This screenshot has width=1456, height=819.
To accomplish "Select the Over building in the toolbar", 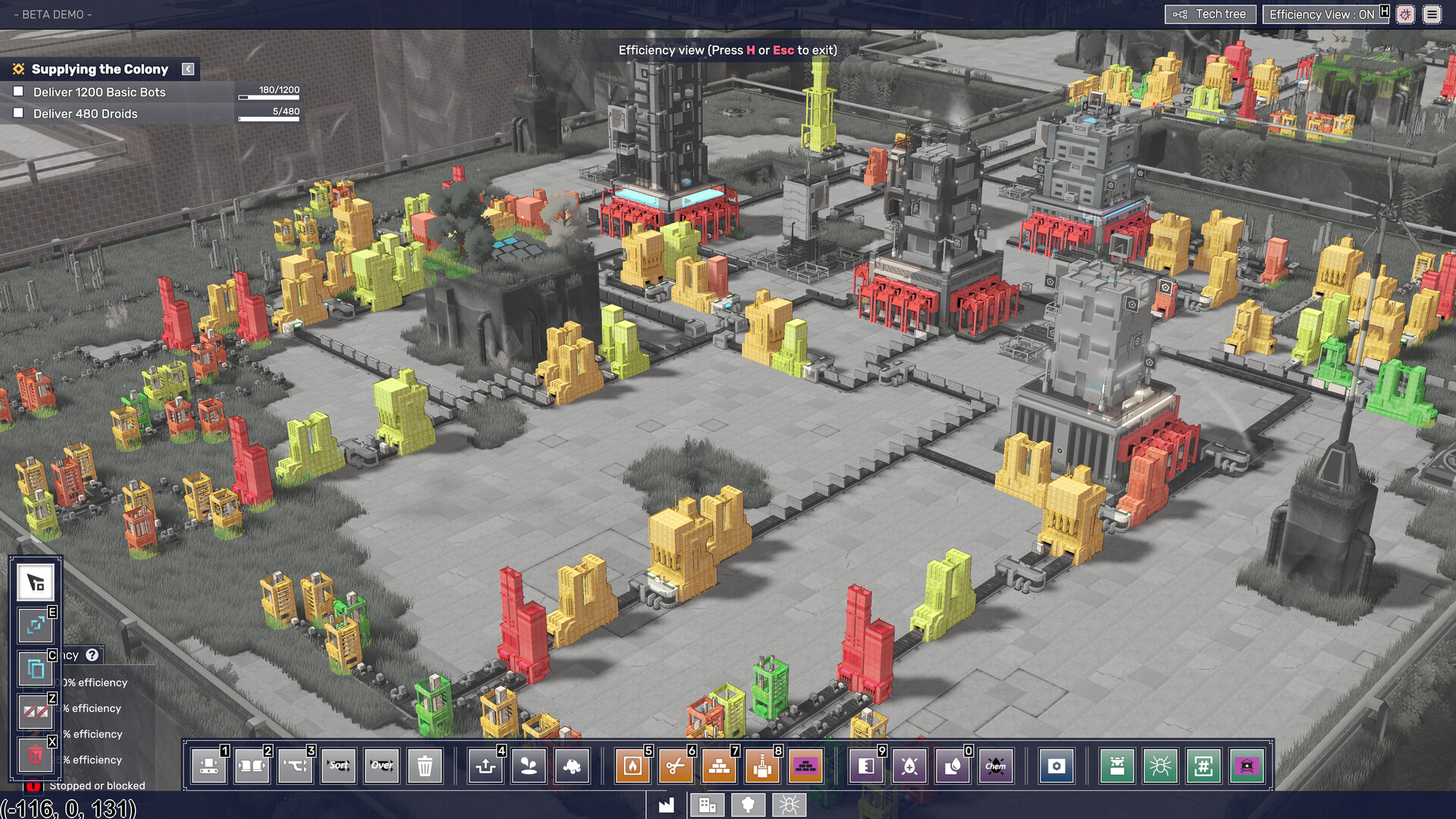I will [381, 767].
